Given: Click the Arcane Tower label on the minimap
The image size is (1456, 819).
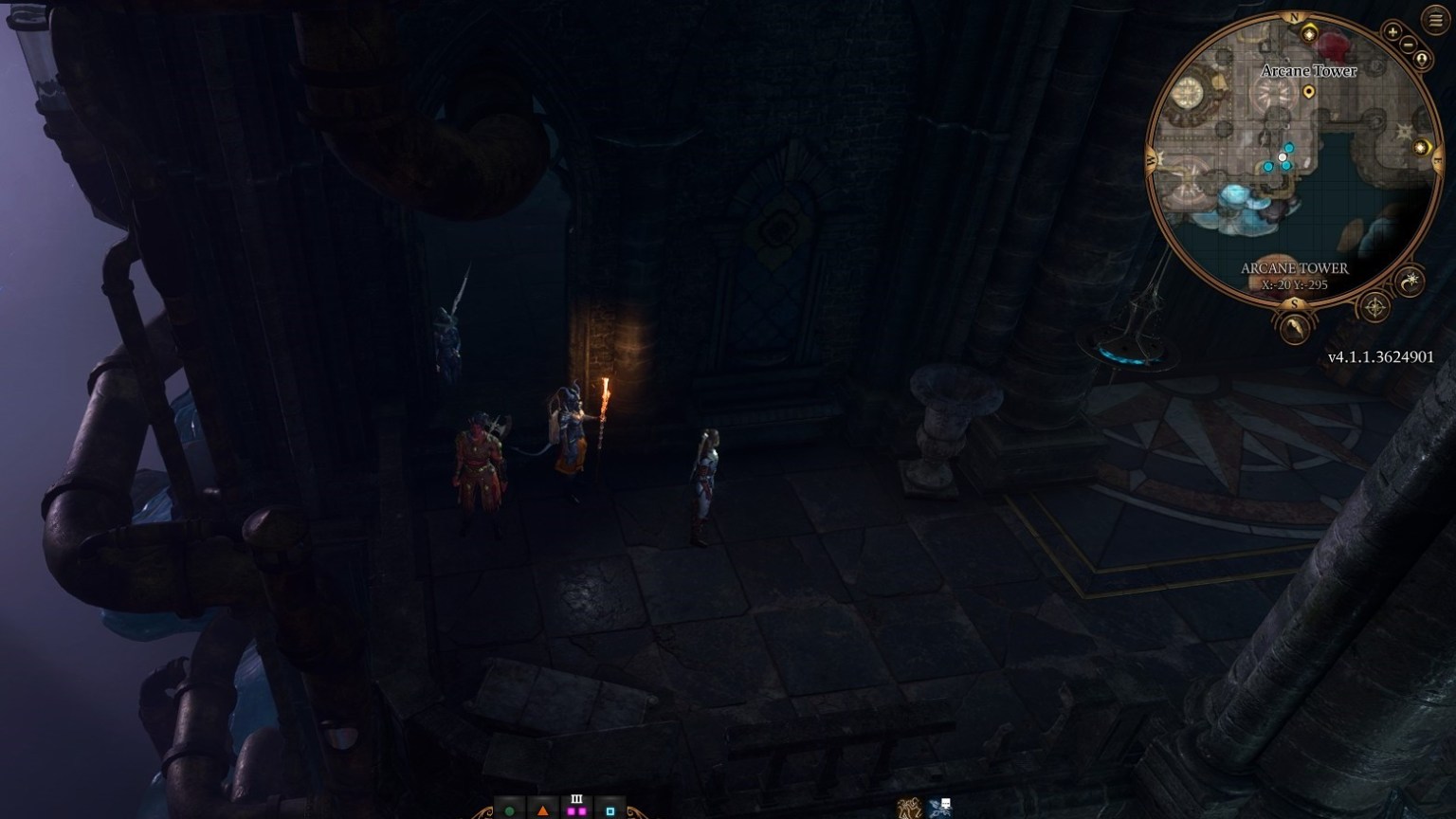Looking at the screenshot, I should [x=1308, y=69].
